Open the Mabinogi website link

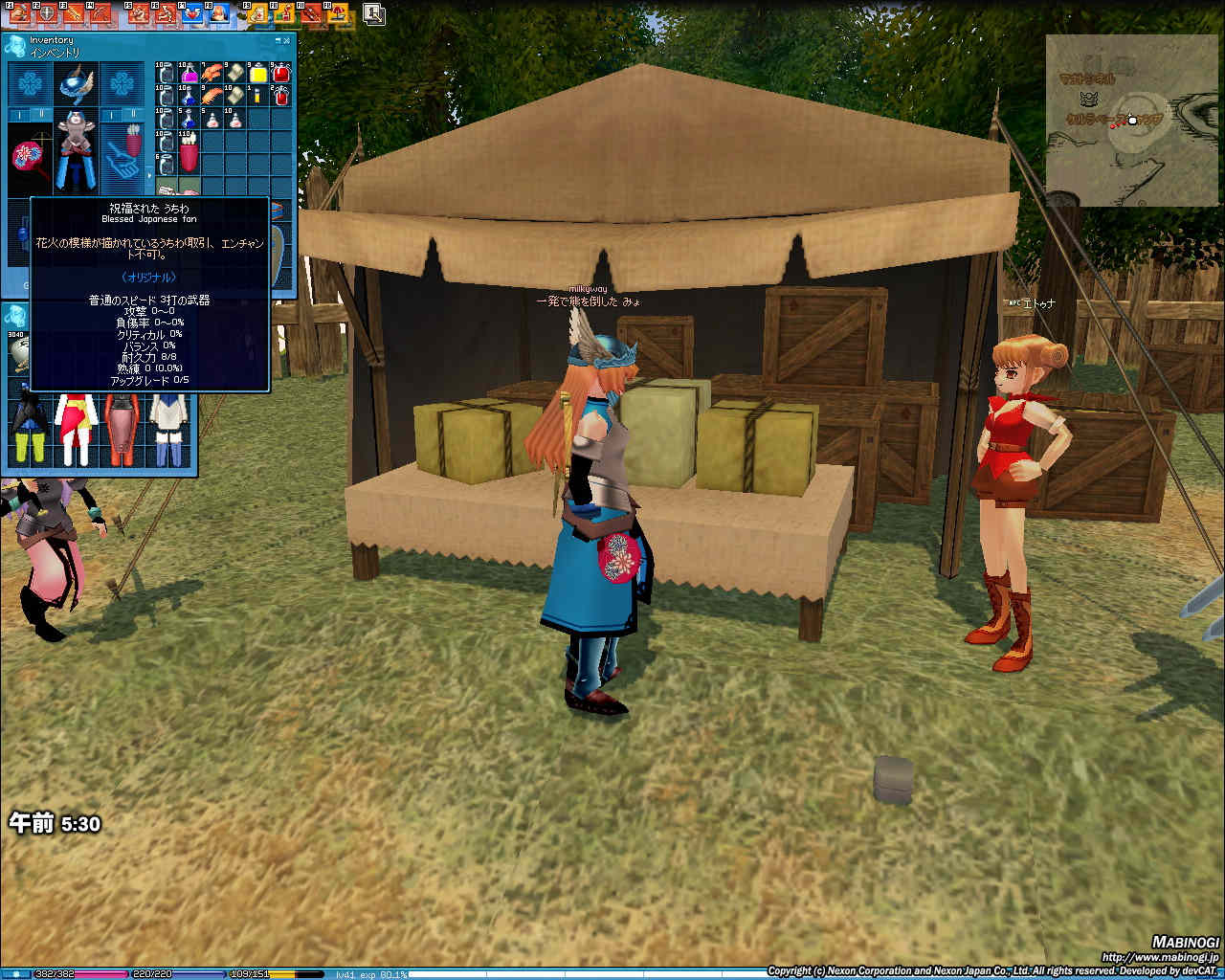[1160, 957]
